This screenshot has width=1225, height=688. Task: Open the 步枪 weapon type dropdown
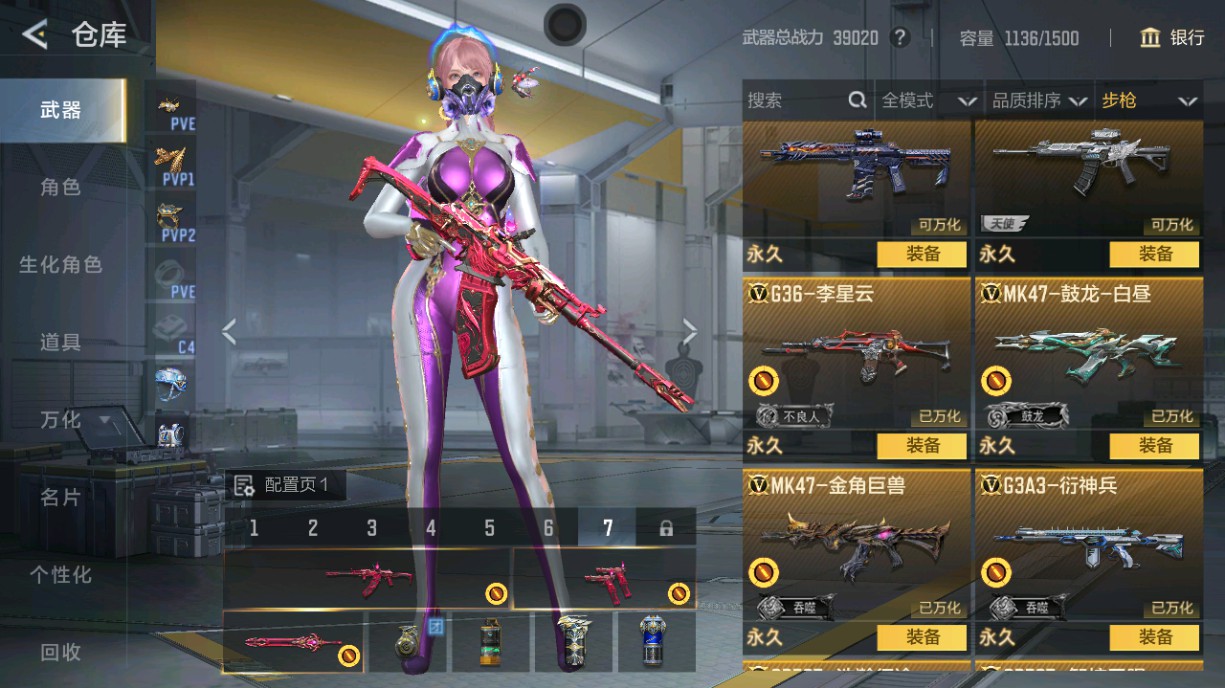(x=1148, y=100)
